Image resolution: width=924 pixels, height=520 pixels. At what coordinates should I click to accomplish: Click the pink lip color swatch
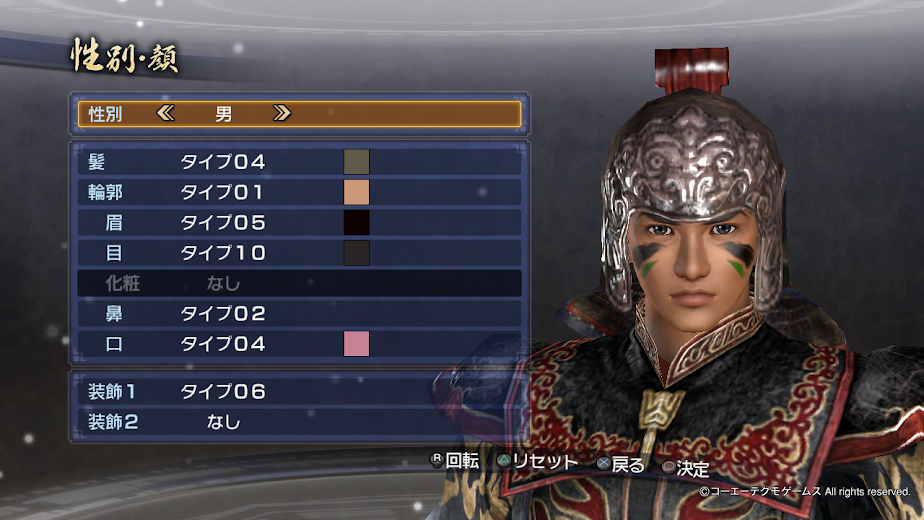[x=357, y=344]
